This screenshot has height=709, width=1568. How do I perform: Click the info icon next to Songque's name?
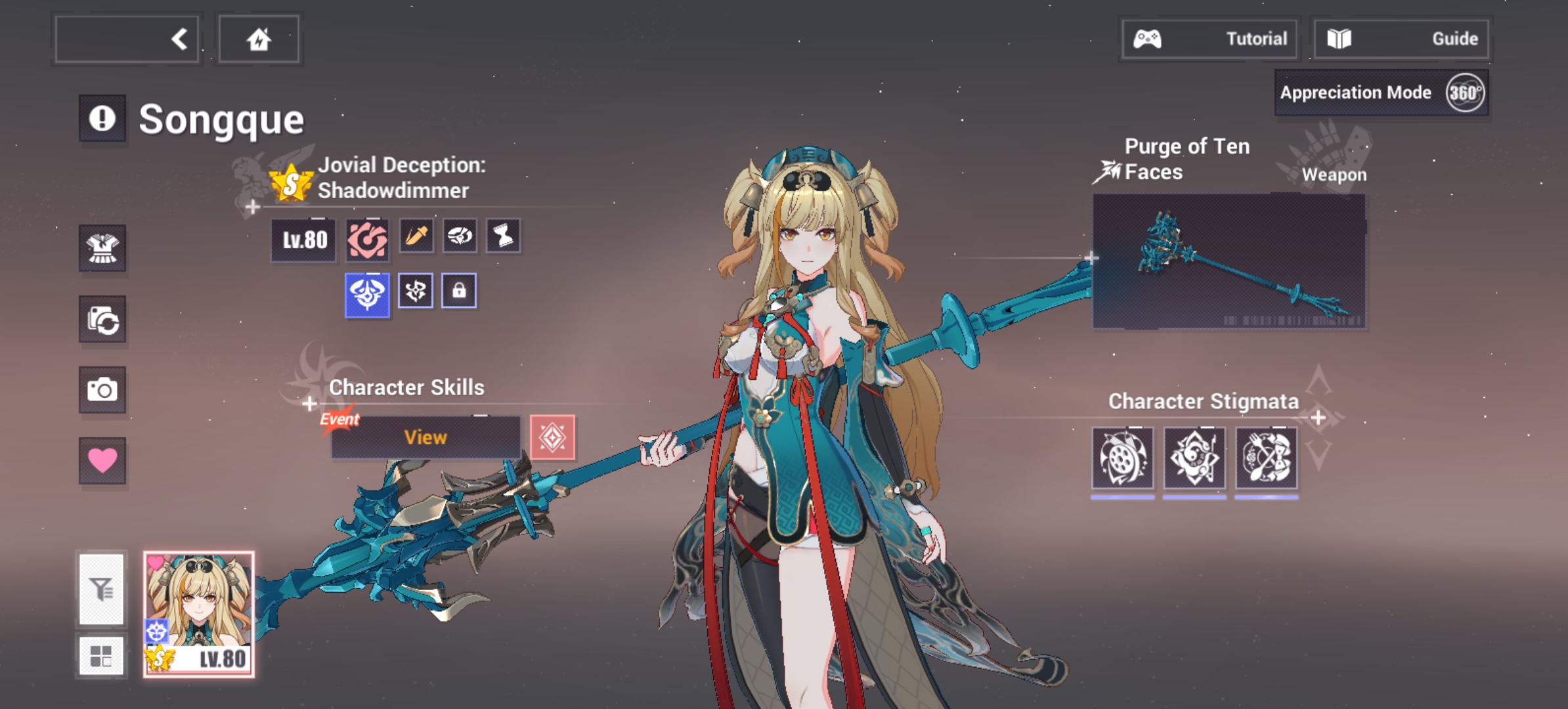(102, 119)
